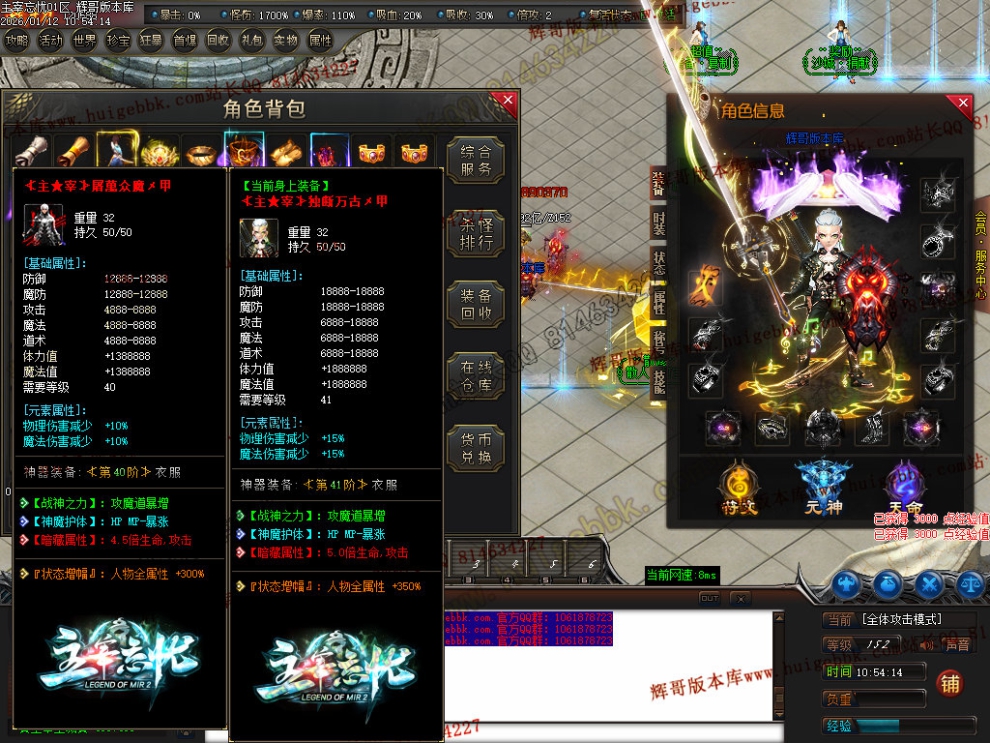Open the 攻略 guide menu
990x743 pixels.
click(x=17, y=41)
